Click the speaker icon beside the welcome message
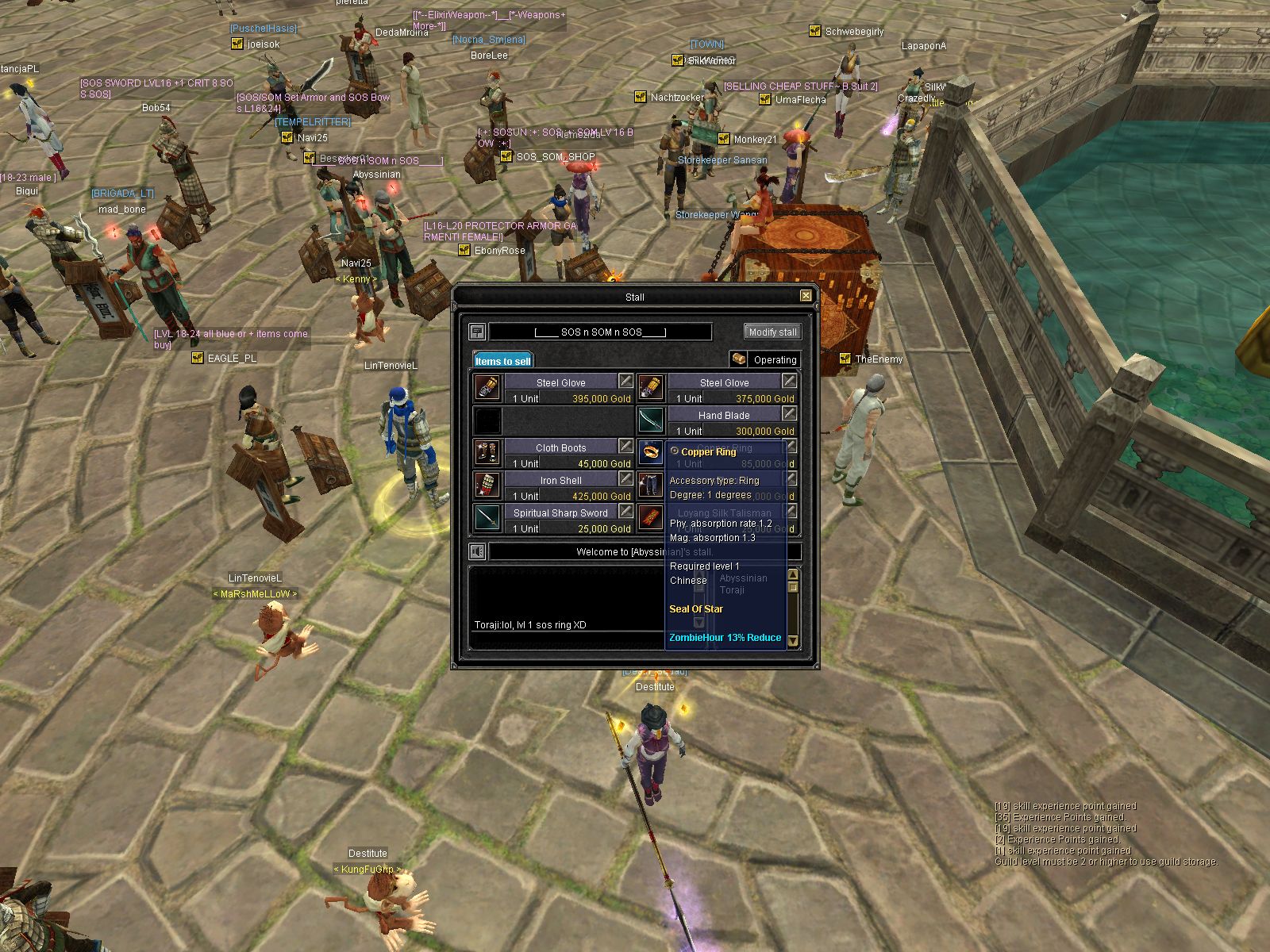The image size is (1270, 952). point(477,551)
